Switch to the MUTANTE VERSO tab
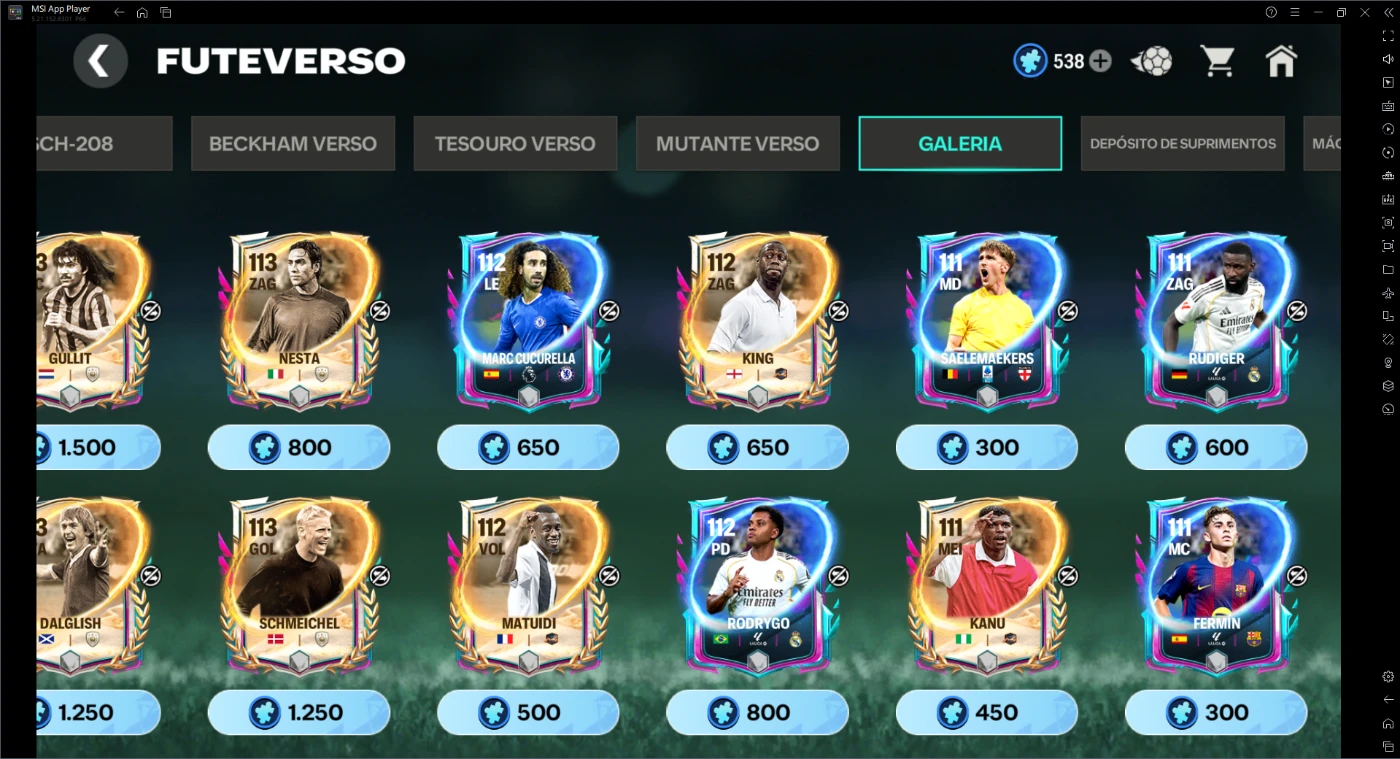Screen dimensions: 1400x759 coord(737,143)
